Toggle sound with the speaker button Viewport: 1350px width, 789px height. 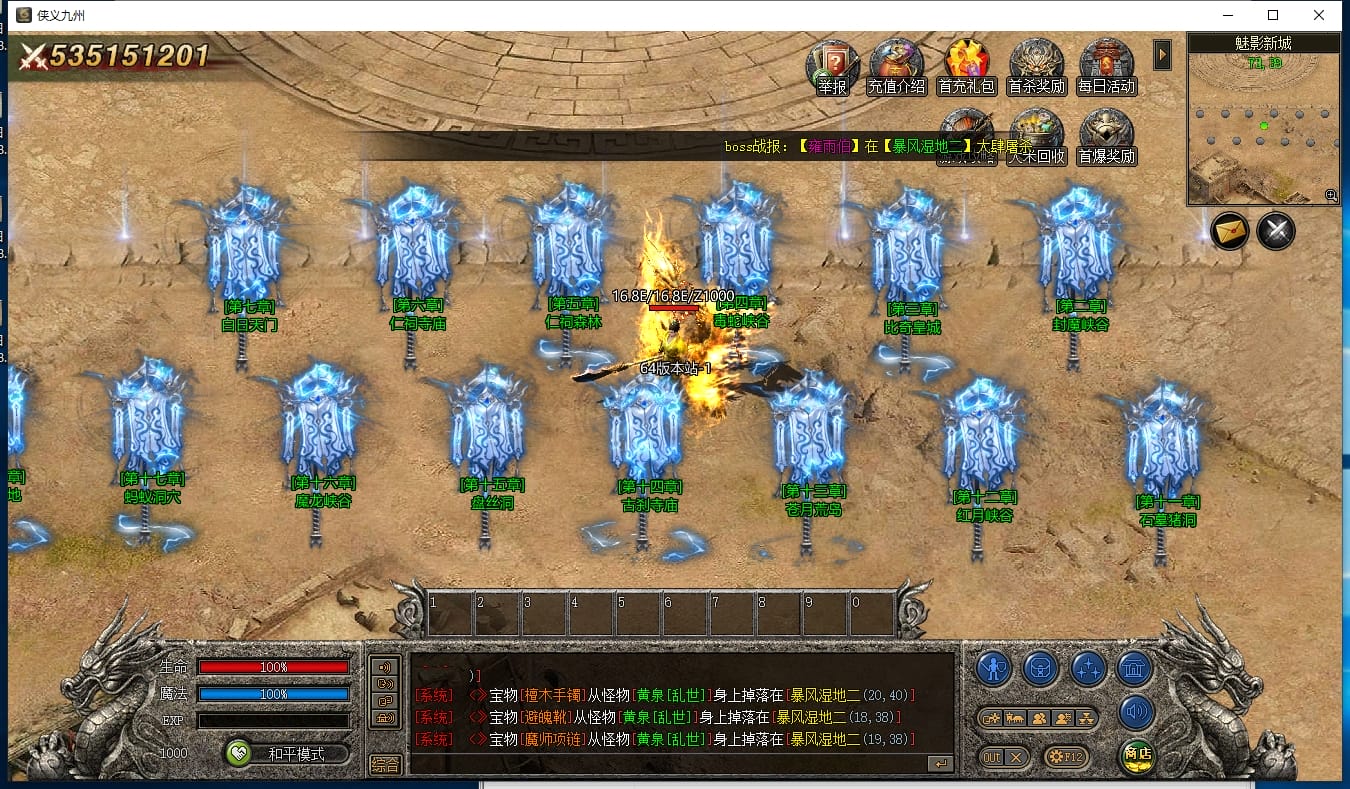[1136, 712]
